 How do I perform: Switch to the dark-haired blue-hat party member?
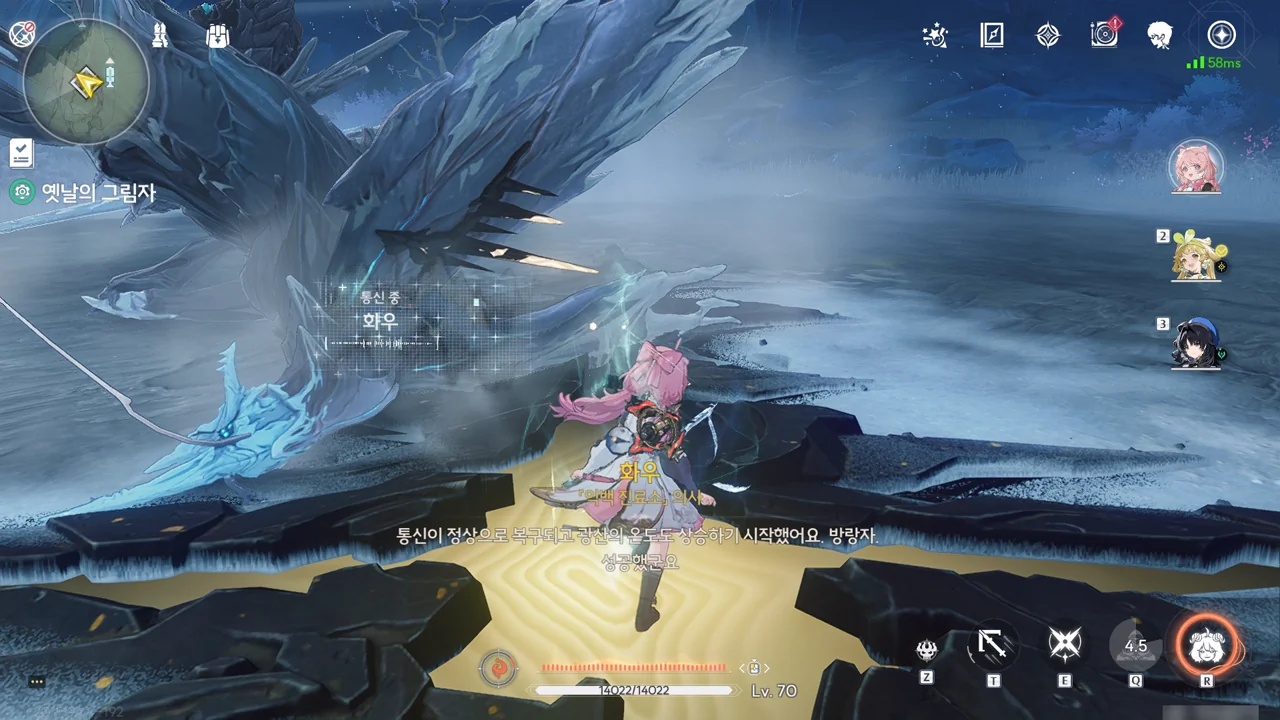[1196, 345]
